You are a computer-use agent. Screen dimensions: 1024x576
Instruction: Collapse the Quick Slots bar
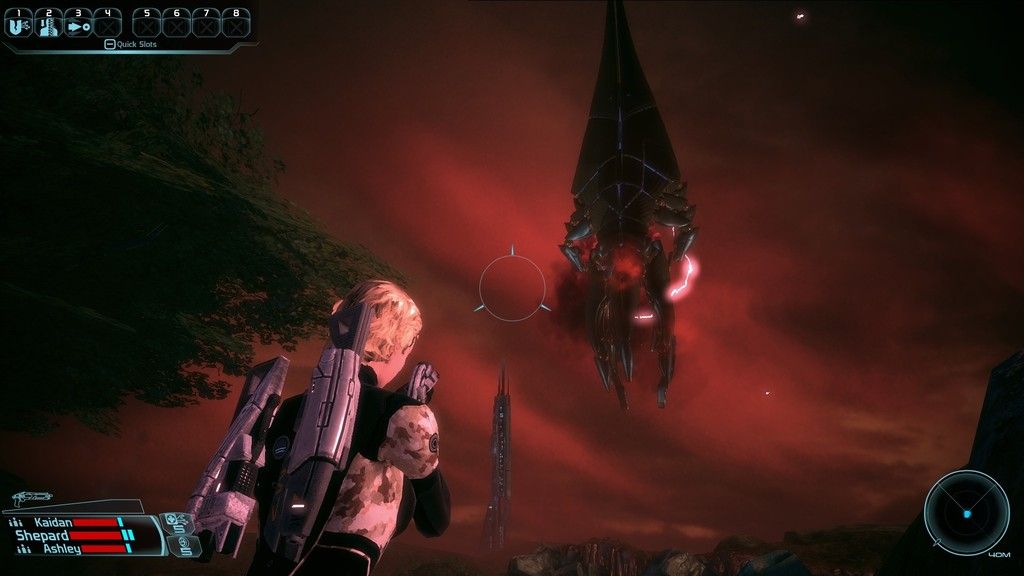tap(110, 44)
